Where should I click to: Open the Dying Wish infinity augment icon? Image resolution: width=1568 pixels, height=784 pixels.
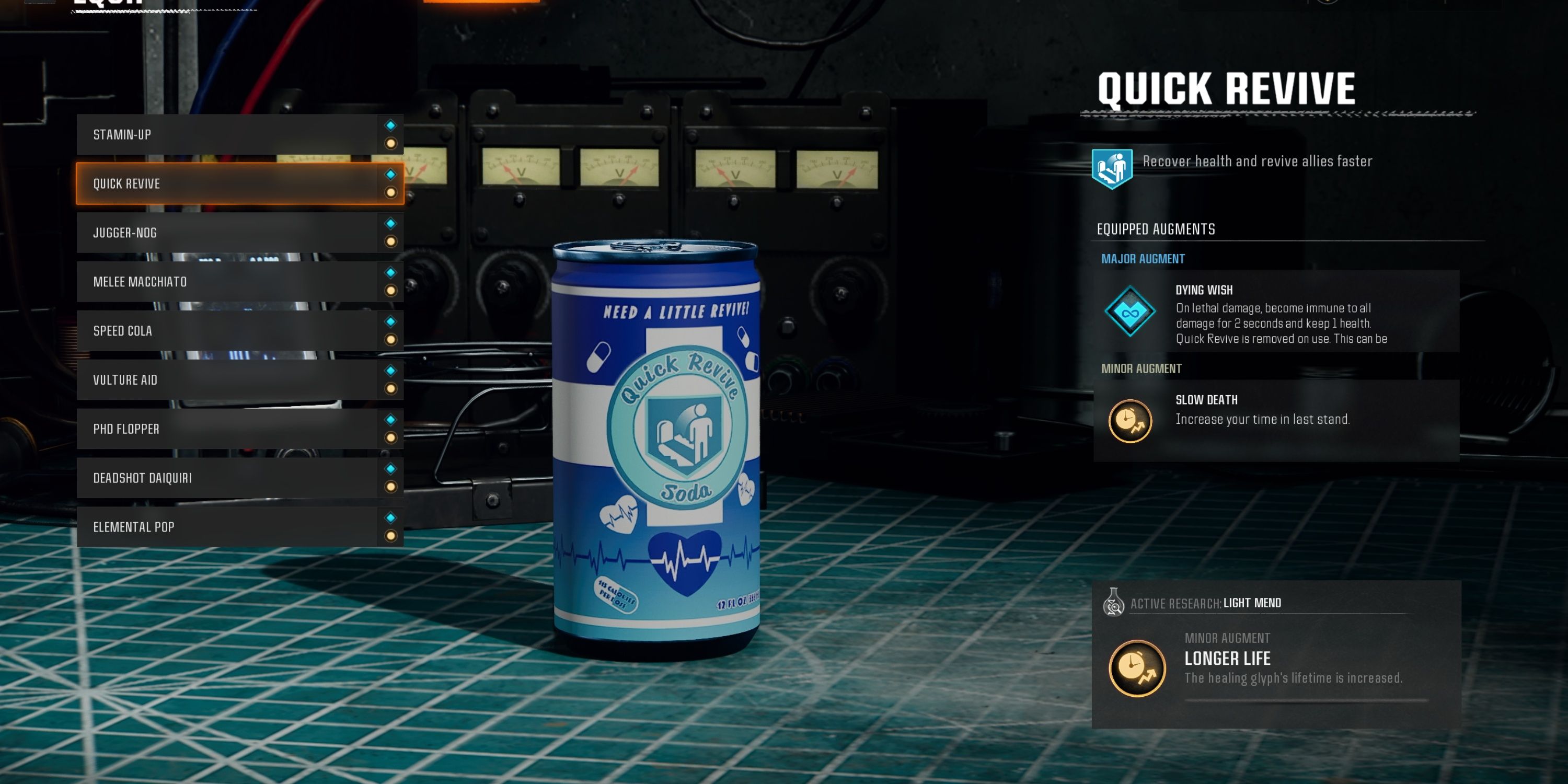coord(1129,312)
